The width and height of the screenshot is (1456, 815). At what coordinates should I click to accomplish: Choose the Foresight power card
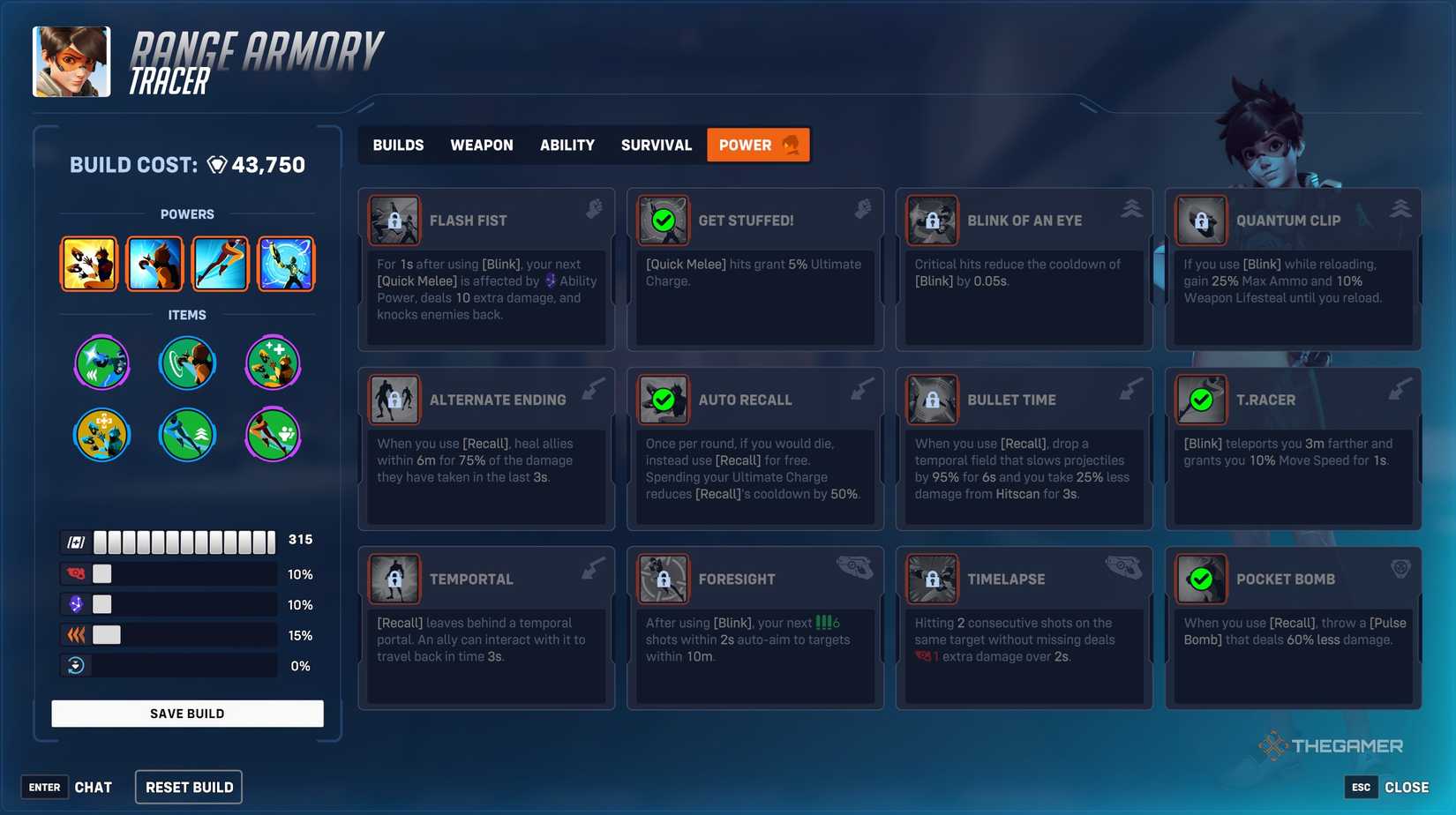tap(755, 627)
